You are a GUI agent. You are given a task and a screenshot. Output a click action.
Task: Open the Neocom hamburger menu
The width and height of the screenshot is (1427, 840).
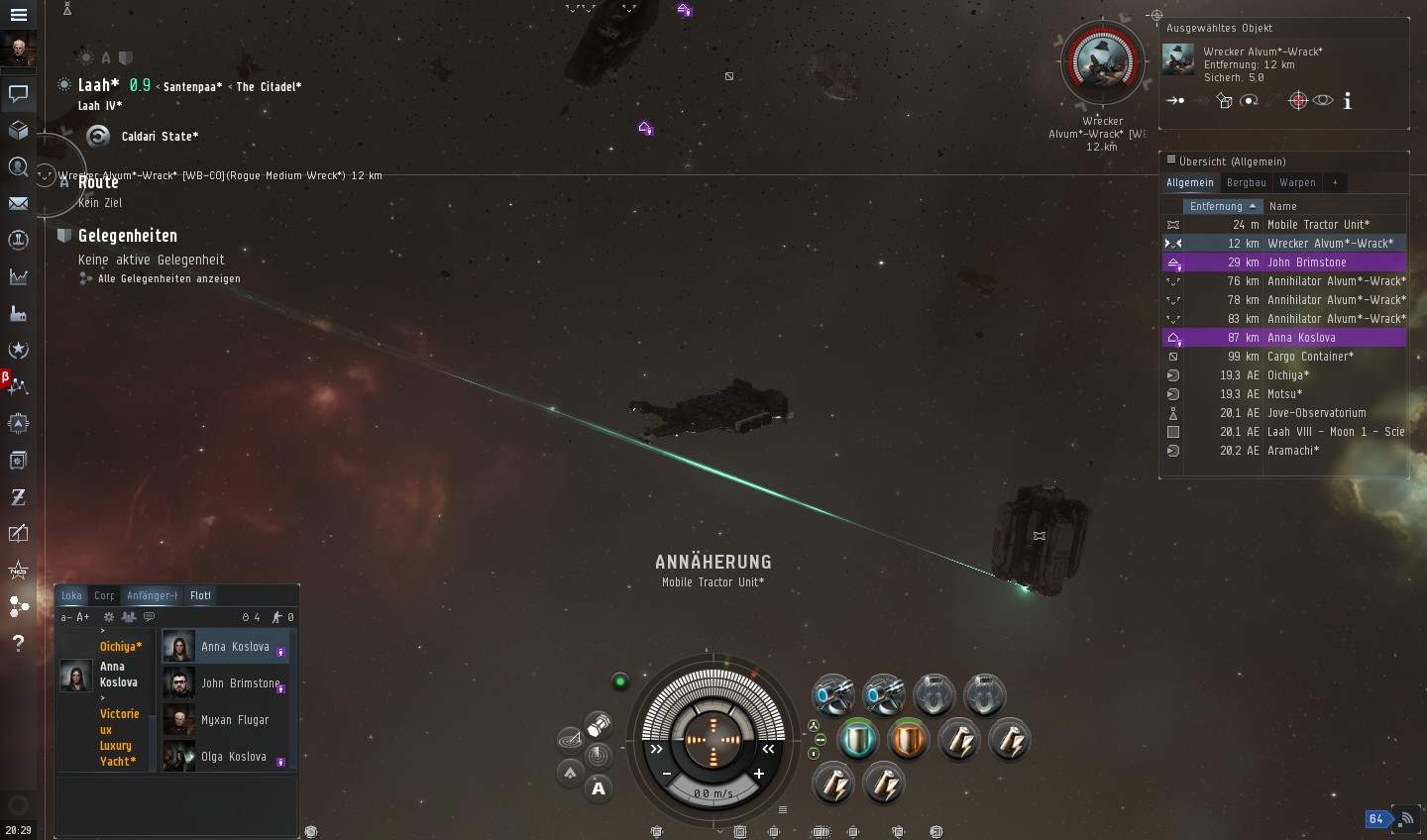(18, 15)
